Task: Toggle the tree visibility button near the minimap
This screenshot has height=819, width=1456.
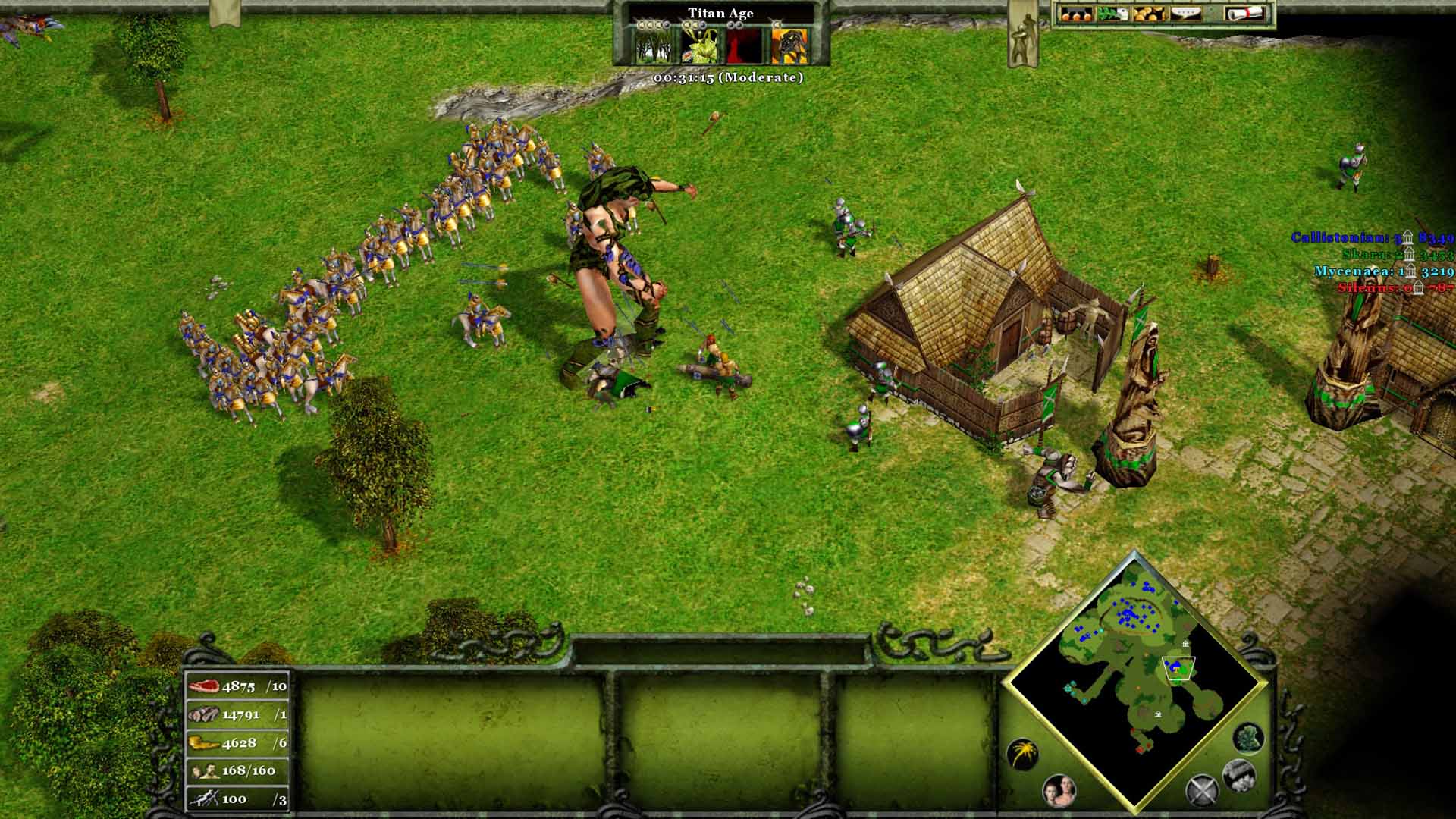Action: click(1247, 739)
